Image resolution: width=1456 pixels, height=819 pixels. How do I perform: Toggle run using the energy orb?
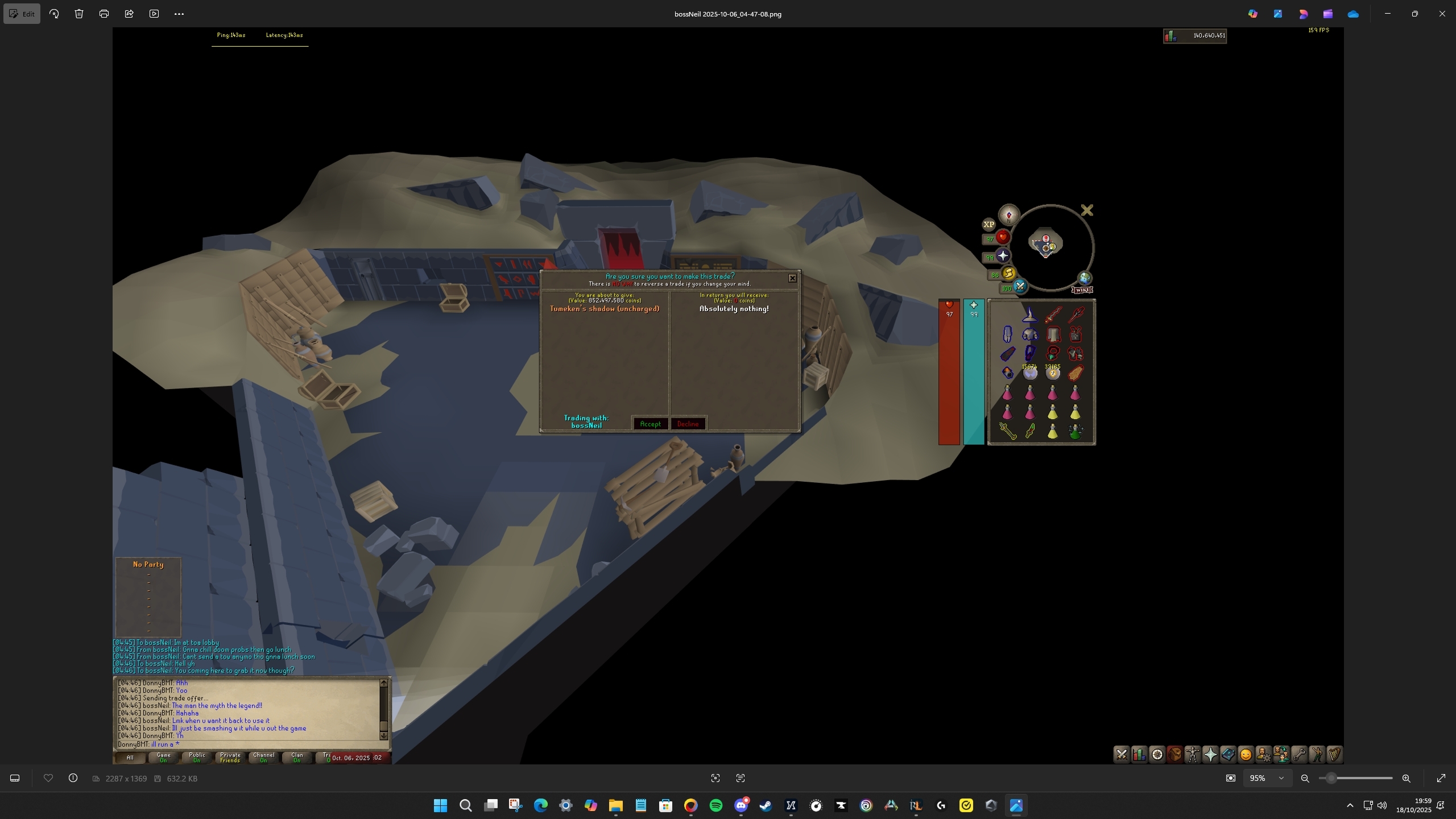pyautogui.click(x=1008, y=274)
